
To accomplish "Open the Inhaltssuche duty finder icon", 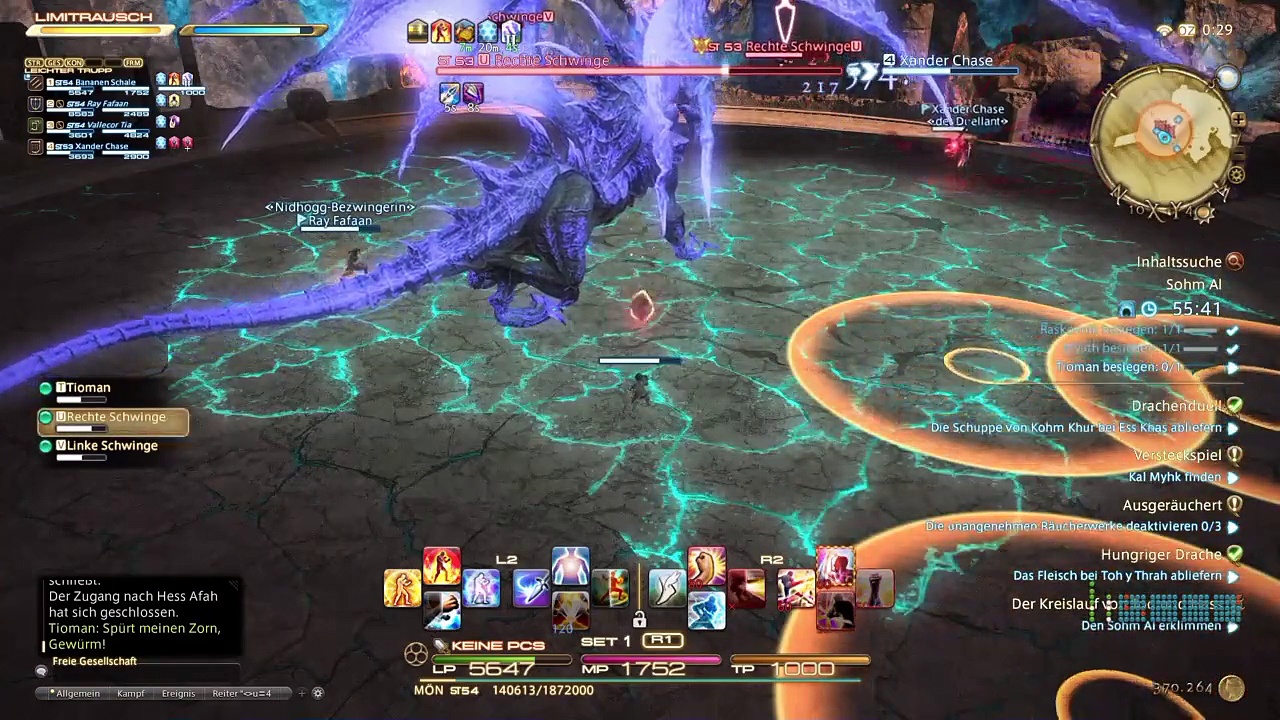I will [x=1235, y=262].
